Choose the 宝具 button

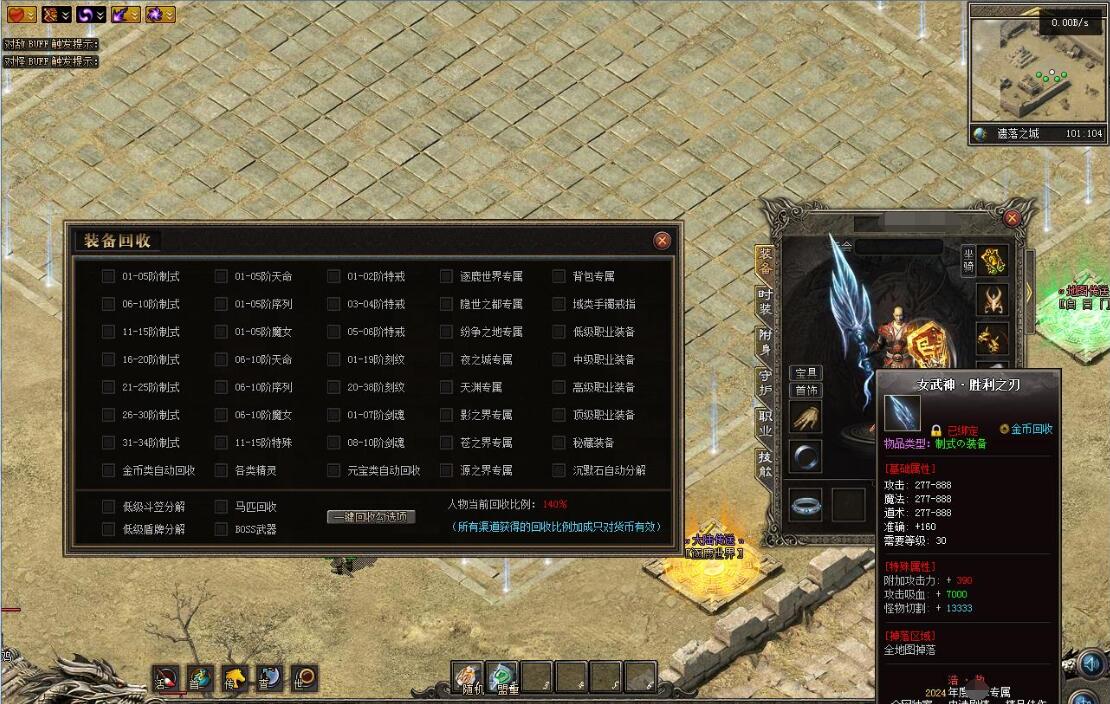804,373
